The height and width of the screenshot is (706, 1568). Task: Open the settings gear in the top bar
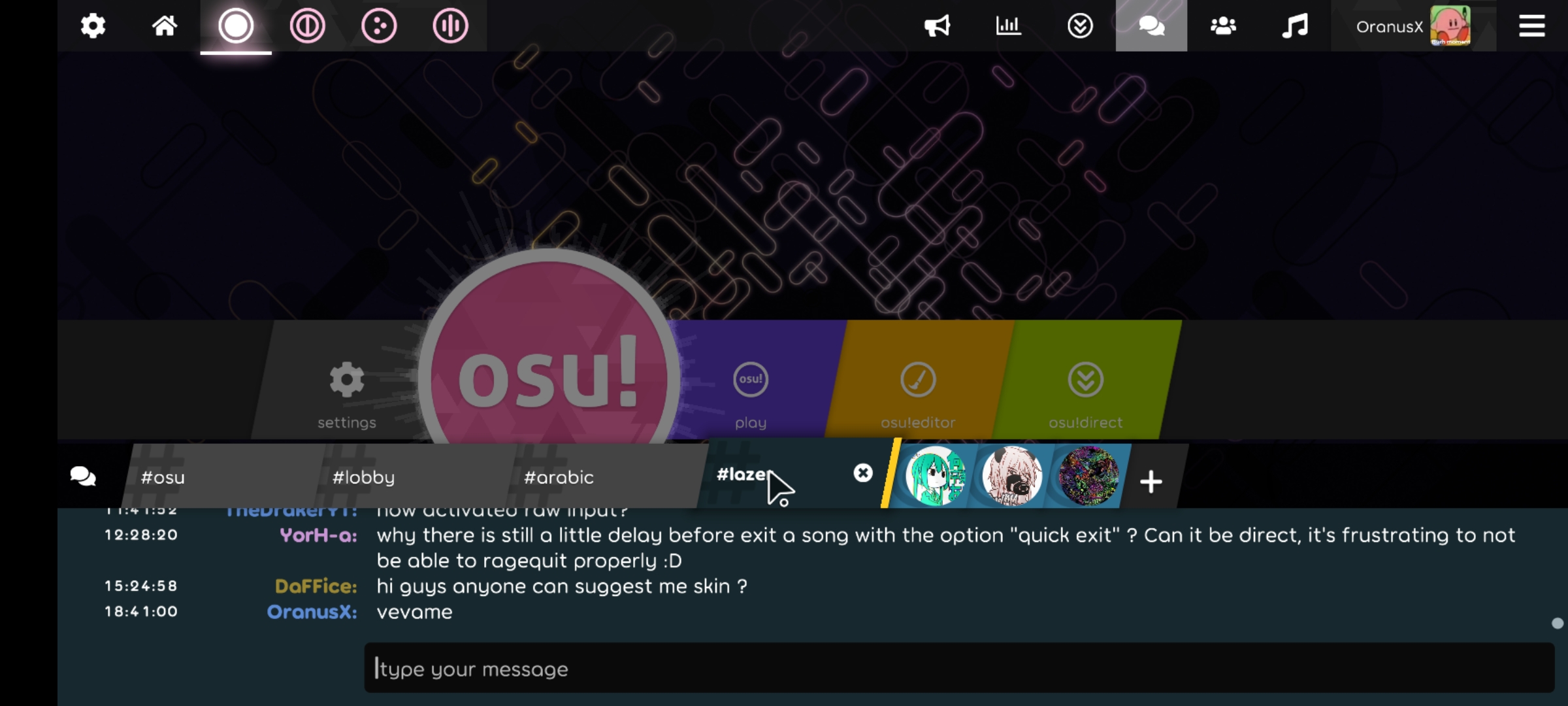click(93, 25)
